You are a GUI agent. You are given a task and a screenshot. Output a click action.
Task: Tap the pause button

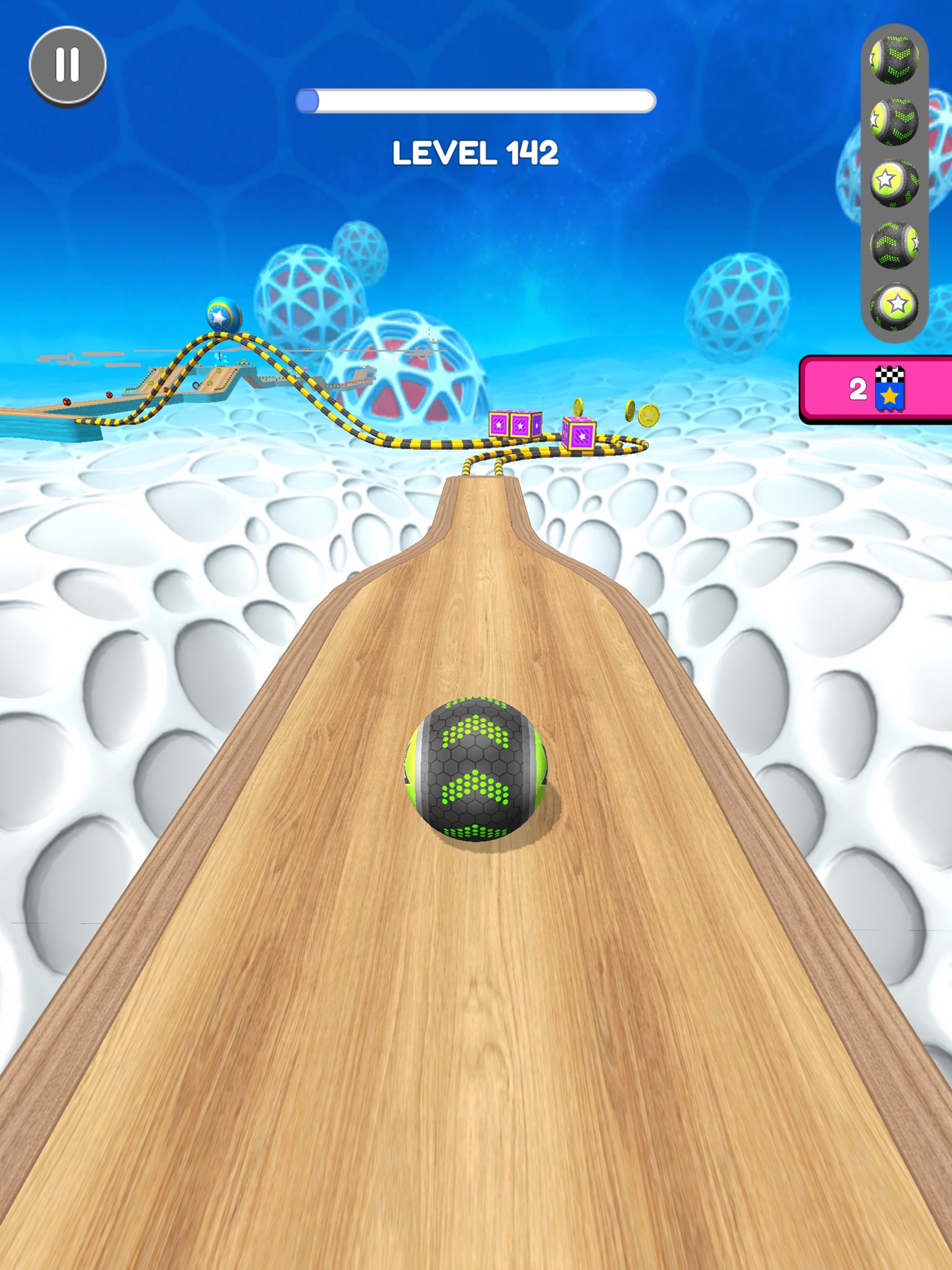(68, 64)
